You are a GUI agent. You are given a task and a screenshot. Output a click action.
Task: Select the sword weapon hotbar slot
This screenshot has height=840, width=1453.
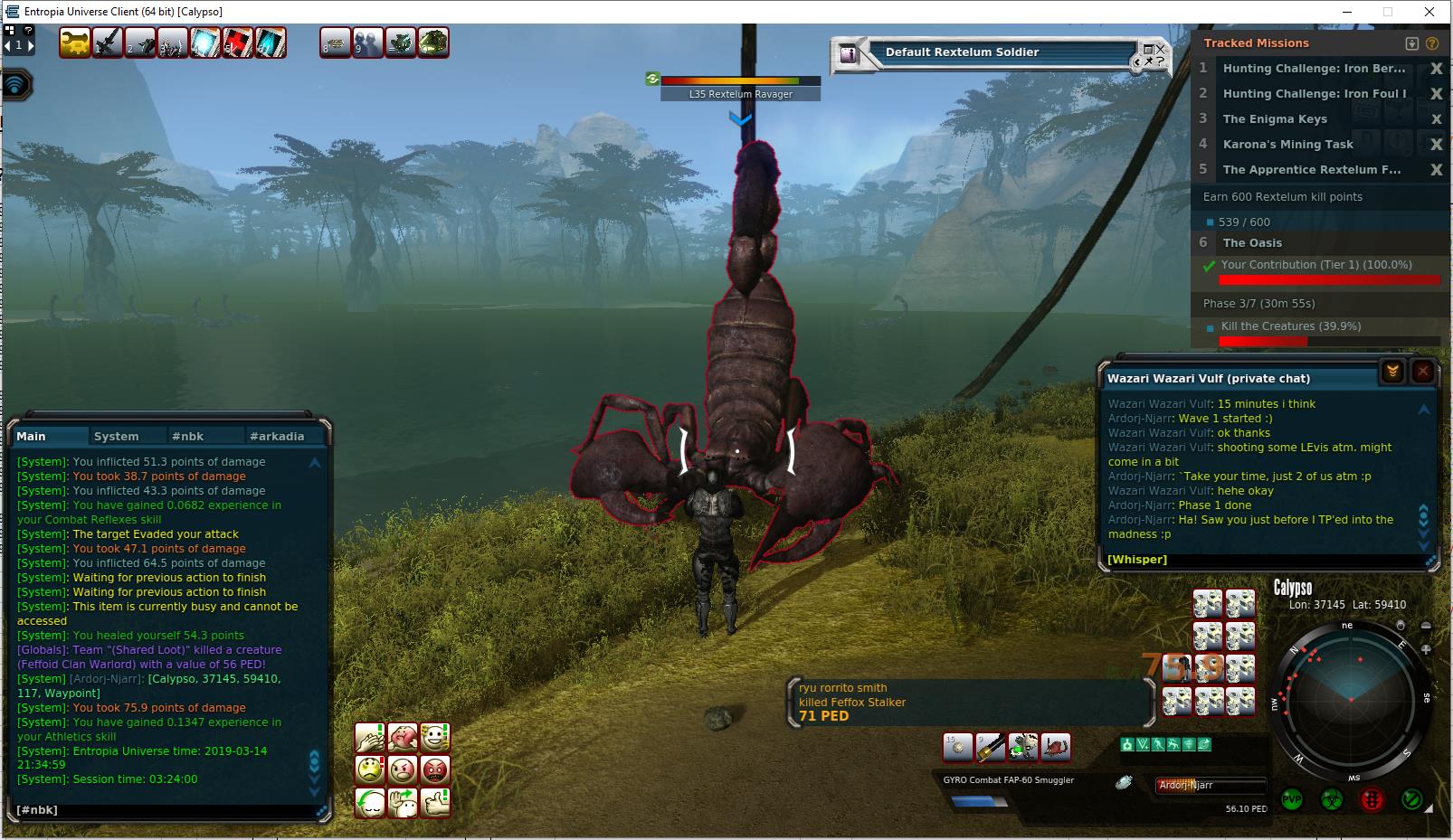click(x=108, y=42)
